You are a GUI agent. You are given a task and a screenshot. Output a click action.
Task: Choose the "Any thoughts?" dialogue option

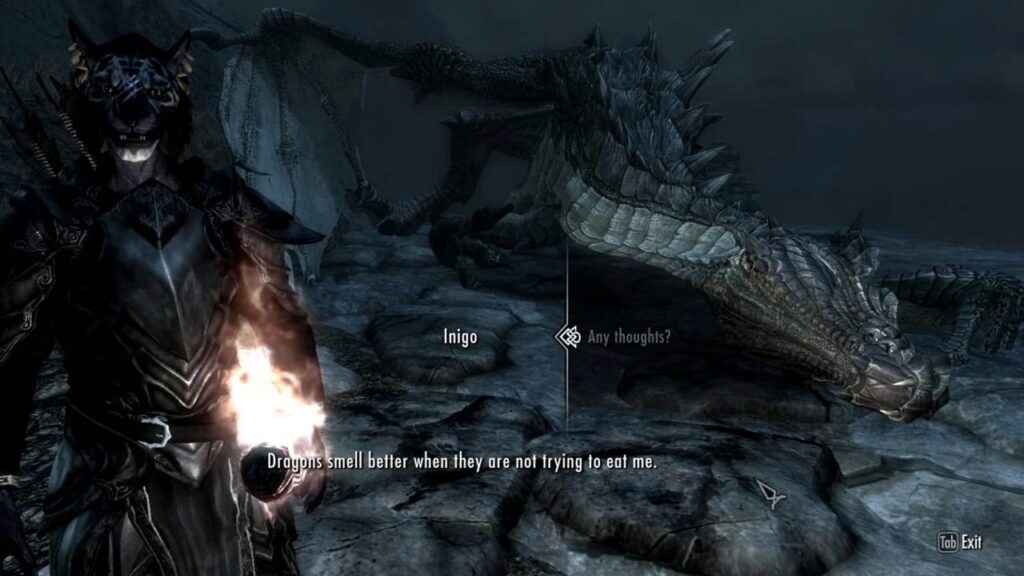coord(629,337)
